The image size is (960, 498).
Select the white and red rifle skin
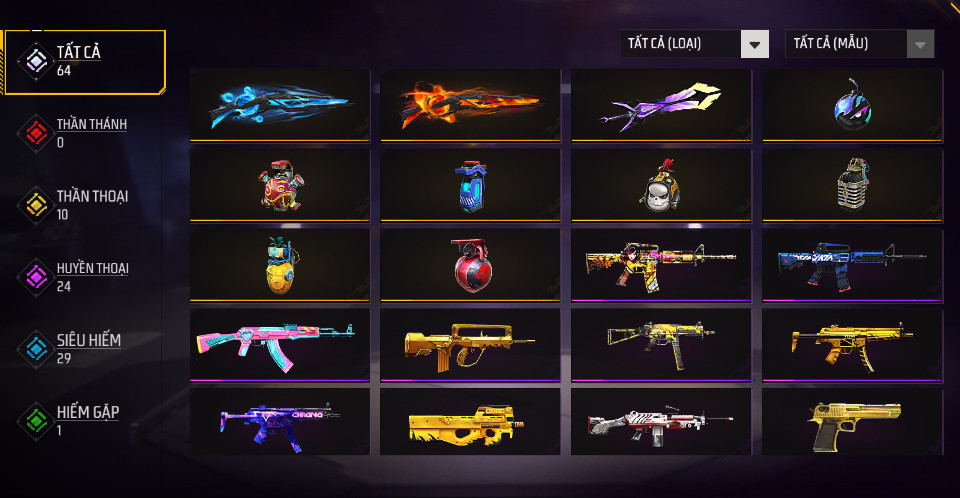(x=661, y=423)
